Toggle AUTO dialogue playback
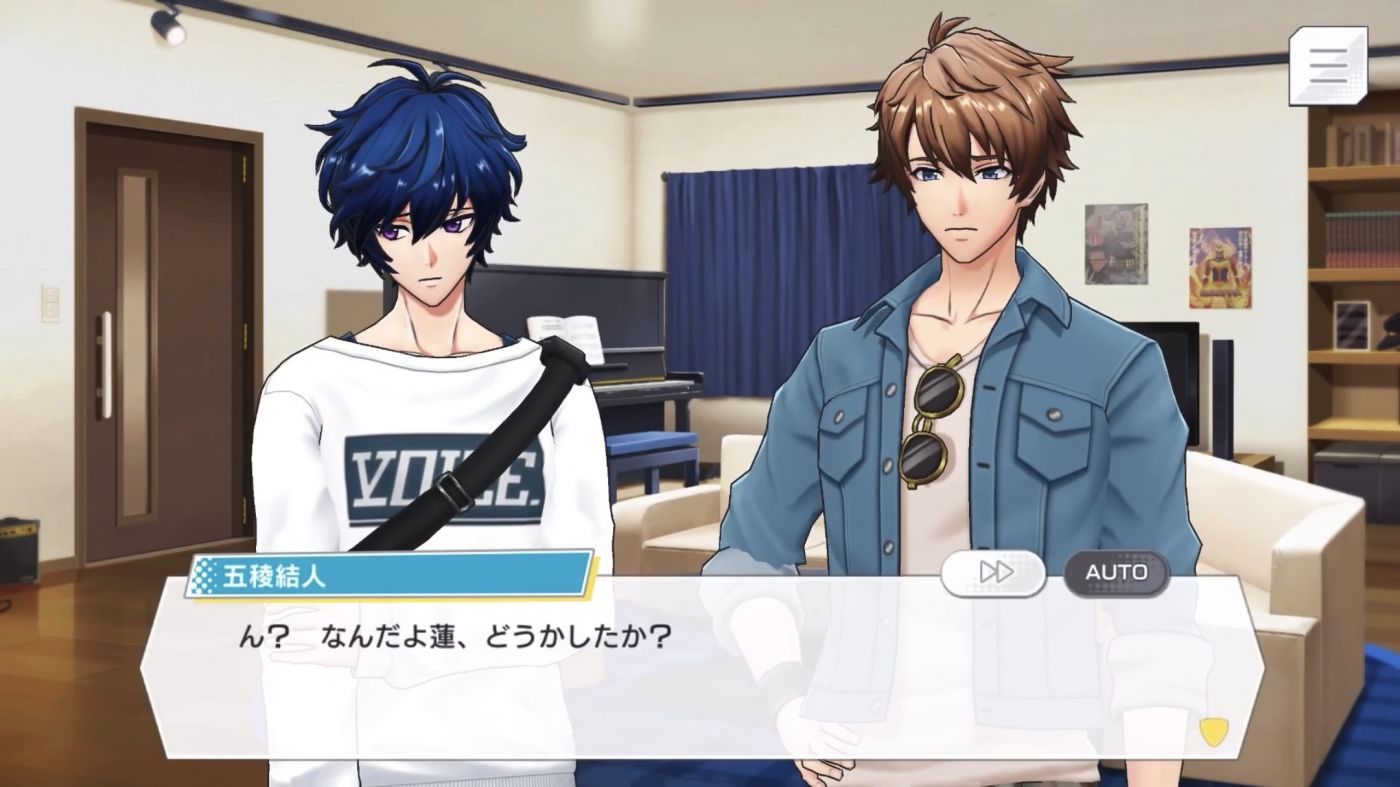The height and width of the screenshot is (787, 1400). (1115, 573)
